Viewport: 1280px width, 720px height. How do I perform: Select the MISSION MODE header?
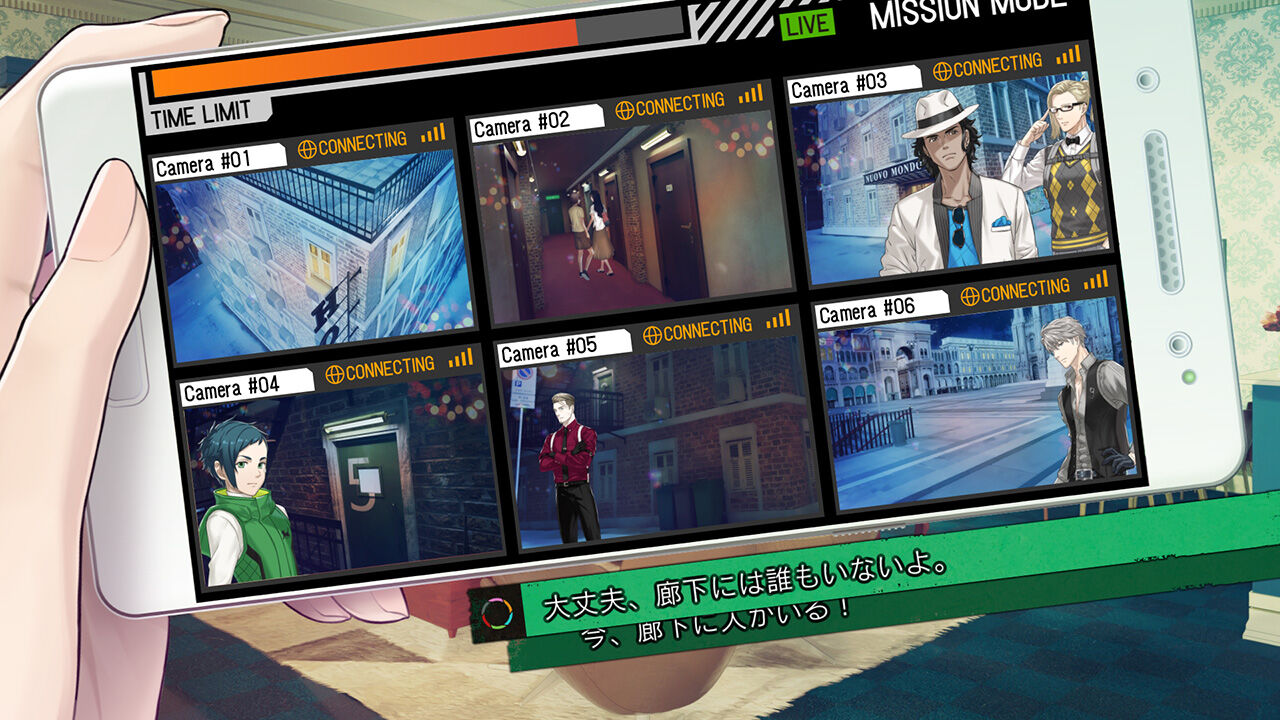point(965,10)
